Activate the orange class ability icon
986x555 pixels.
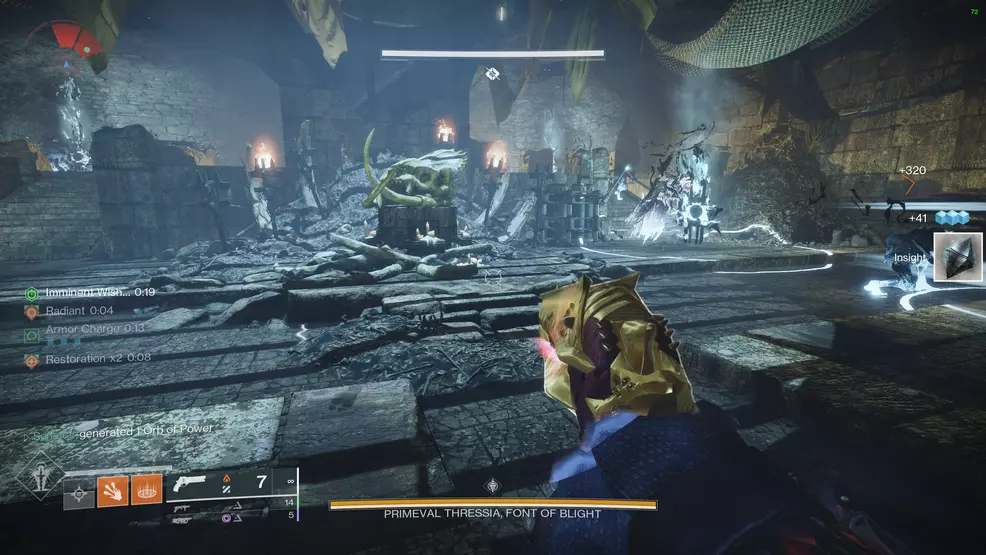pos(146,491)
